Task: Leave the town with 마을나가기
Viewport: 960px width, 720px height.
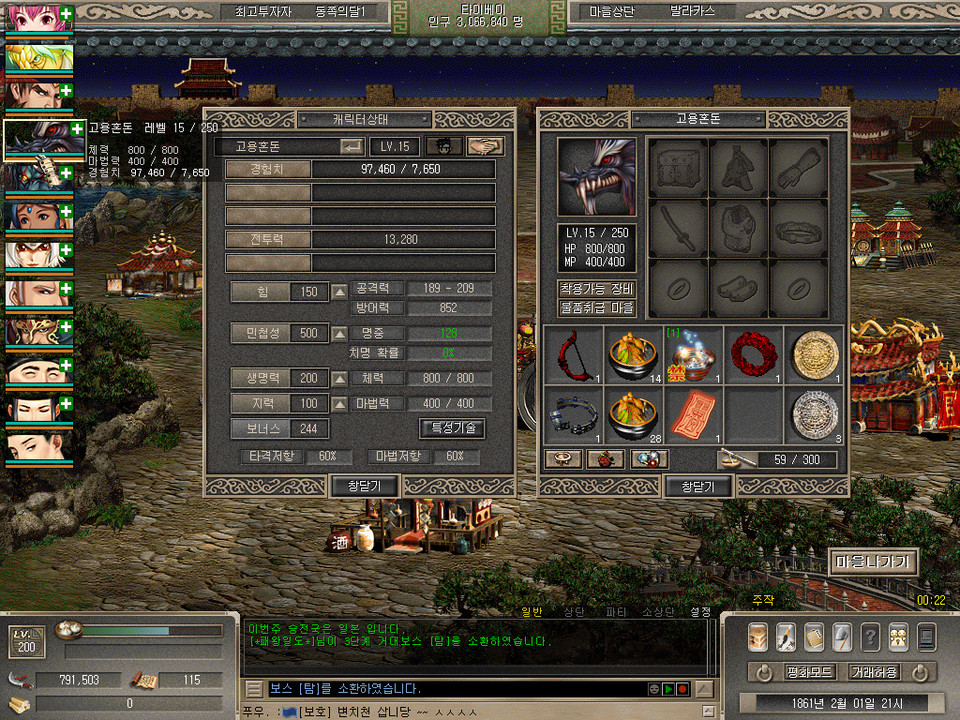Action: [872, 562]
